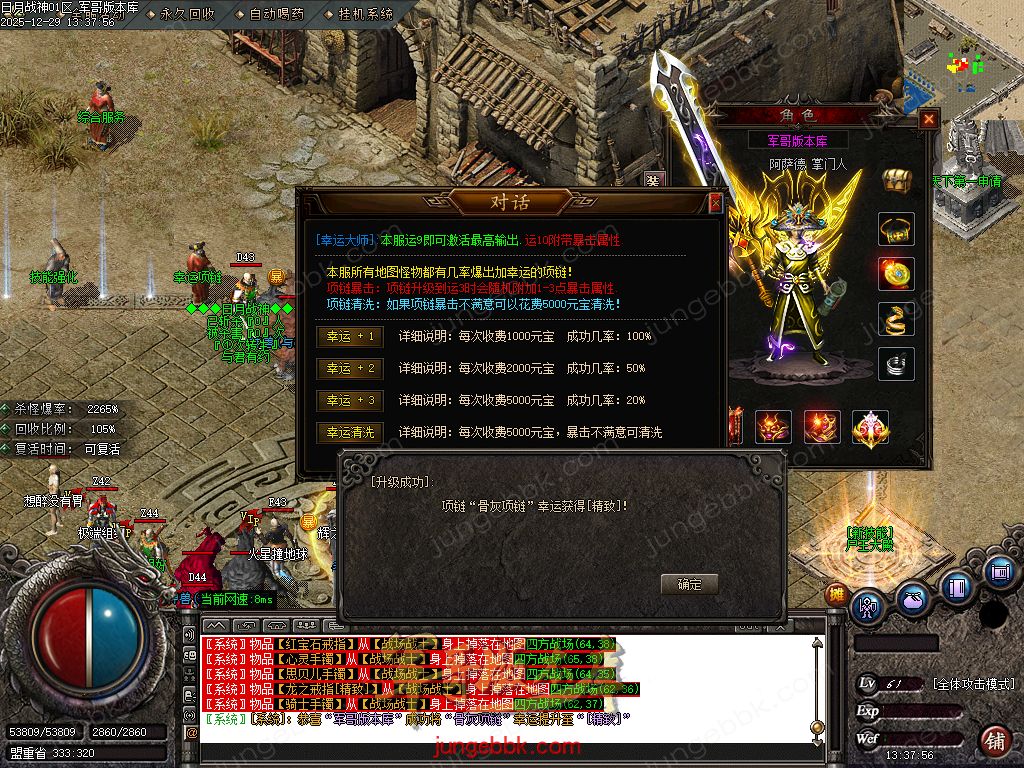Choose the 幸运 +1 upgrade option

[x=350, y=337]
